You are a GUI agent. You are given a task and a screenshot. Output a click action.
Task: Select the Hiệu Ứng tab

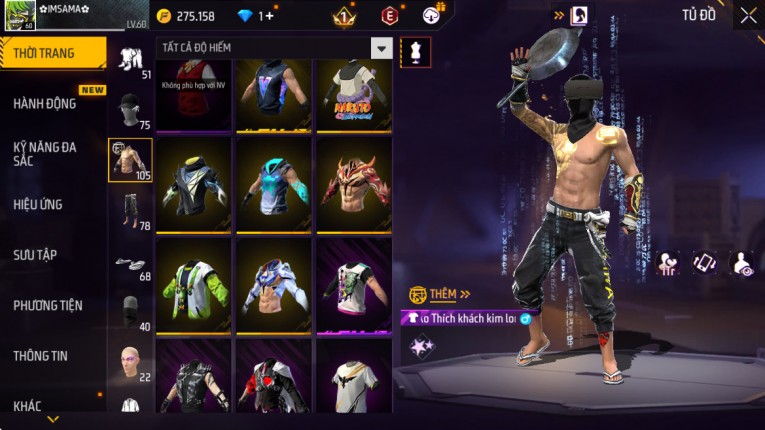tap(39, 205)
